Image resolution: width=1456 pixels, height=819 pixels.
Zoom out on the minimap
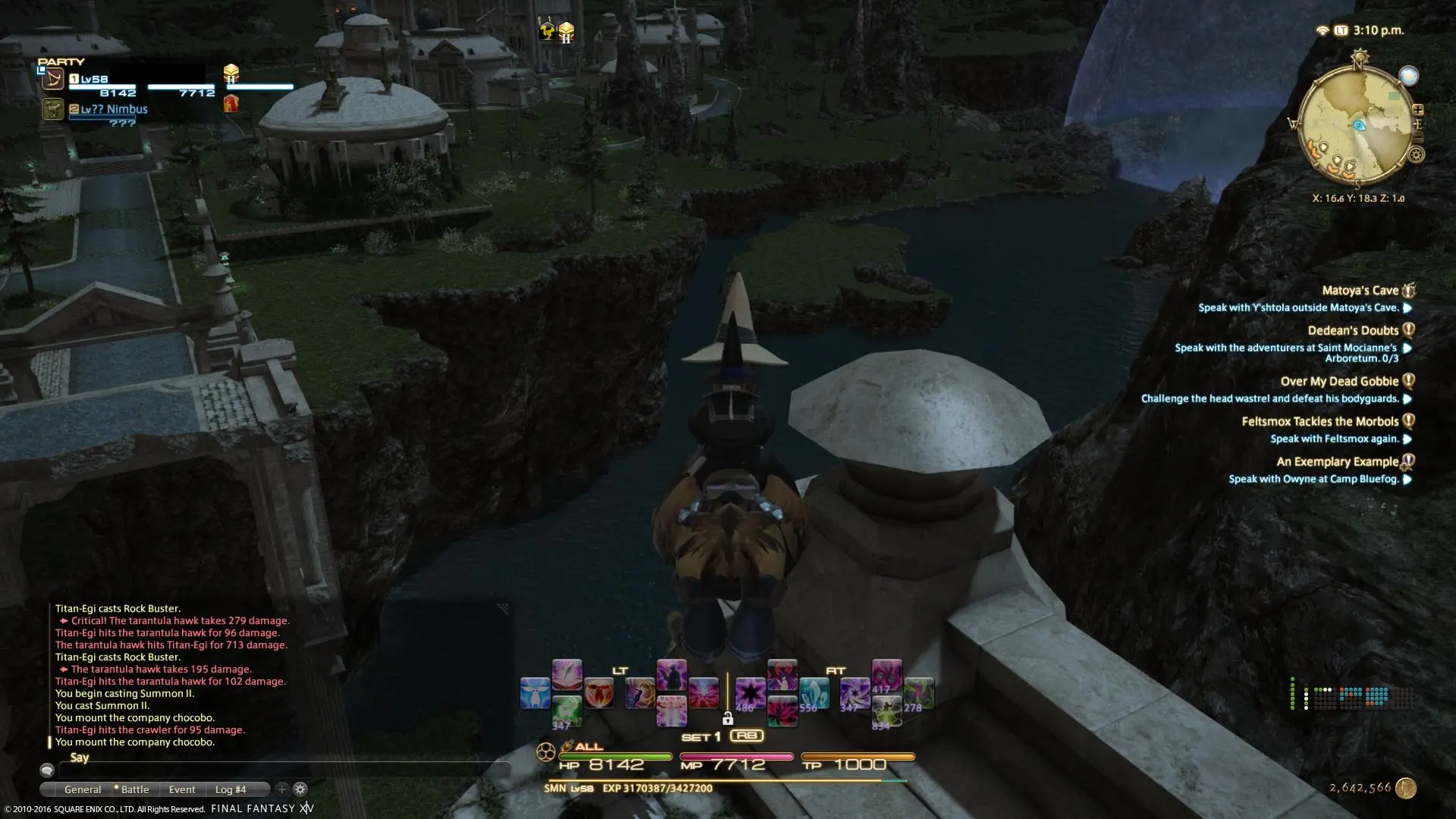pyautogui.click(x=1417, y=137)
